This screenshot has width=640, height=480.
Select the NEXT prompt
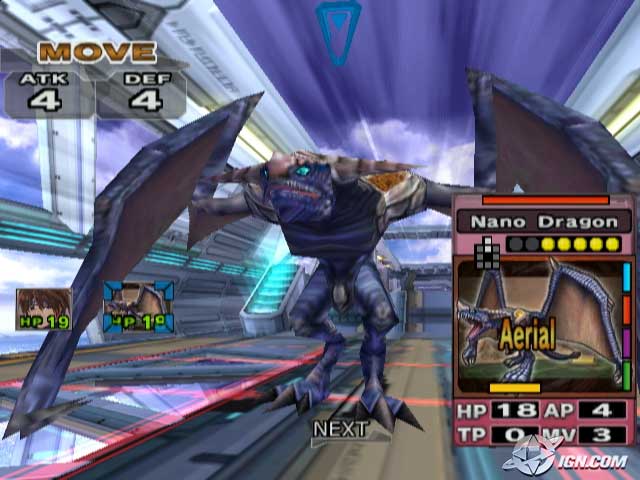[340, 429]
